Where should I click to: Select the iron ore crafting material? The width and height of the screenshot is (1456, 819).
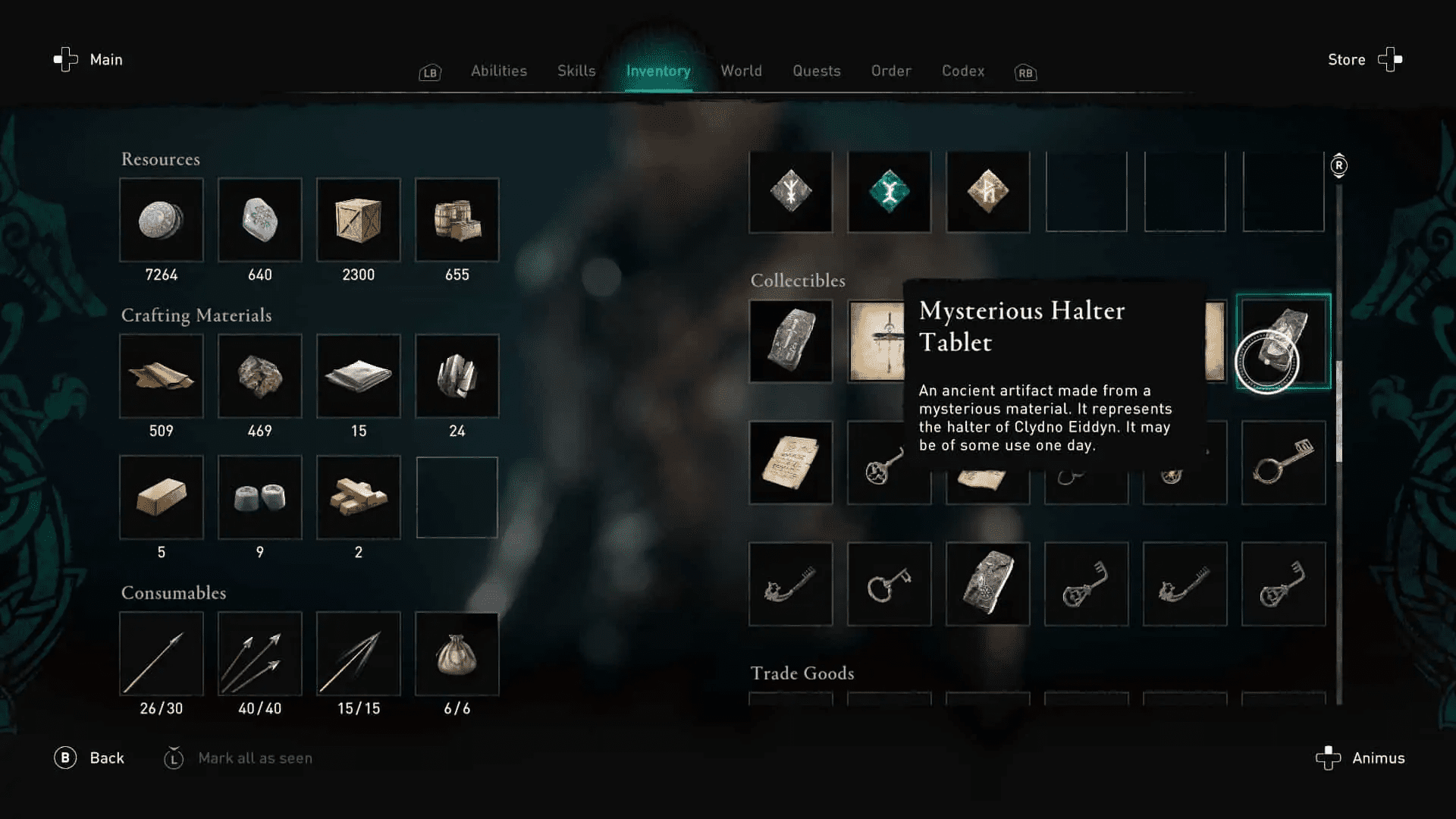pos(260,377)
